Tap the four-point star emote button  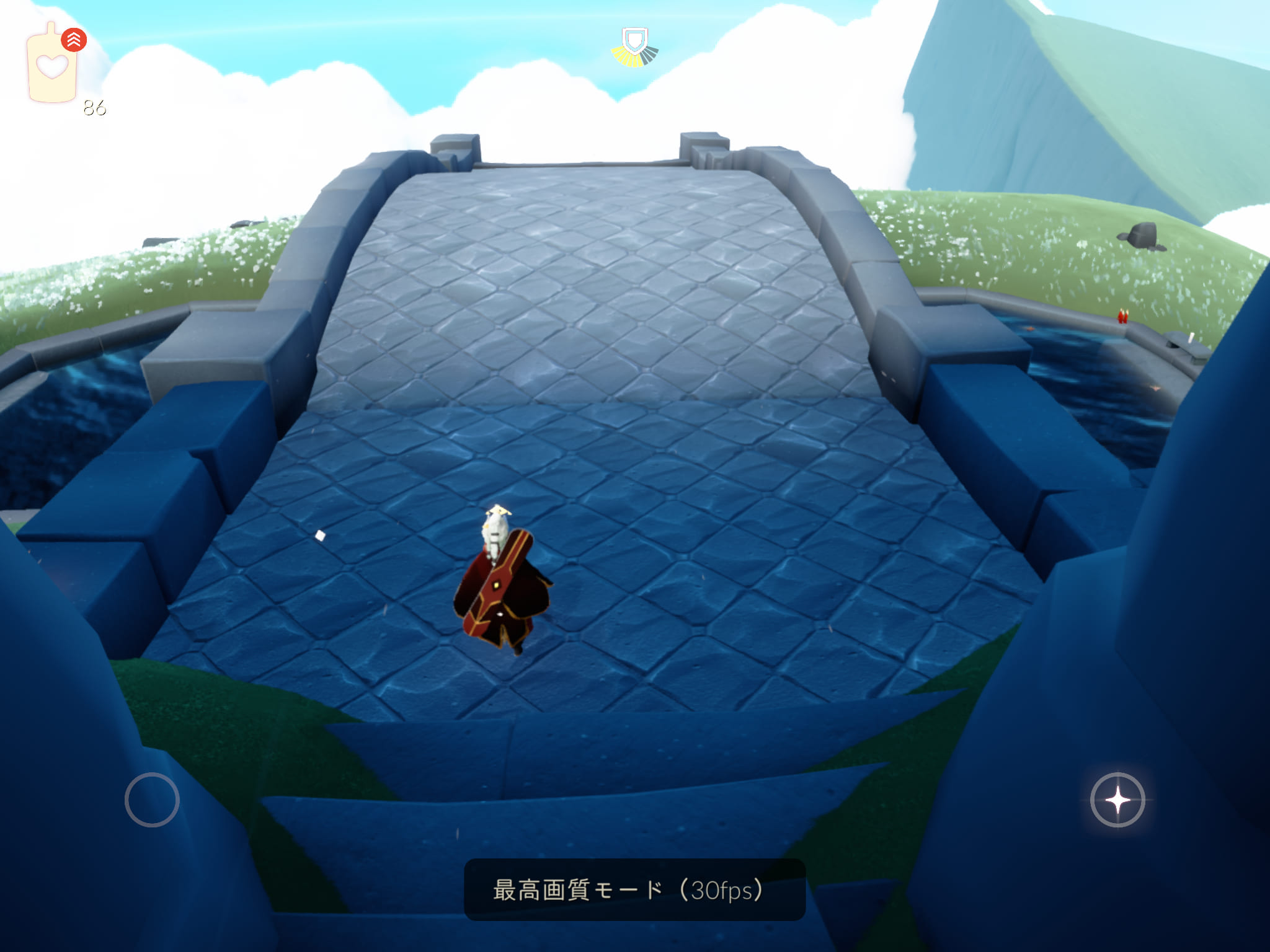tap(1117, 800)
